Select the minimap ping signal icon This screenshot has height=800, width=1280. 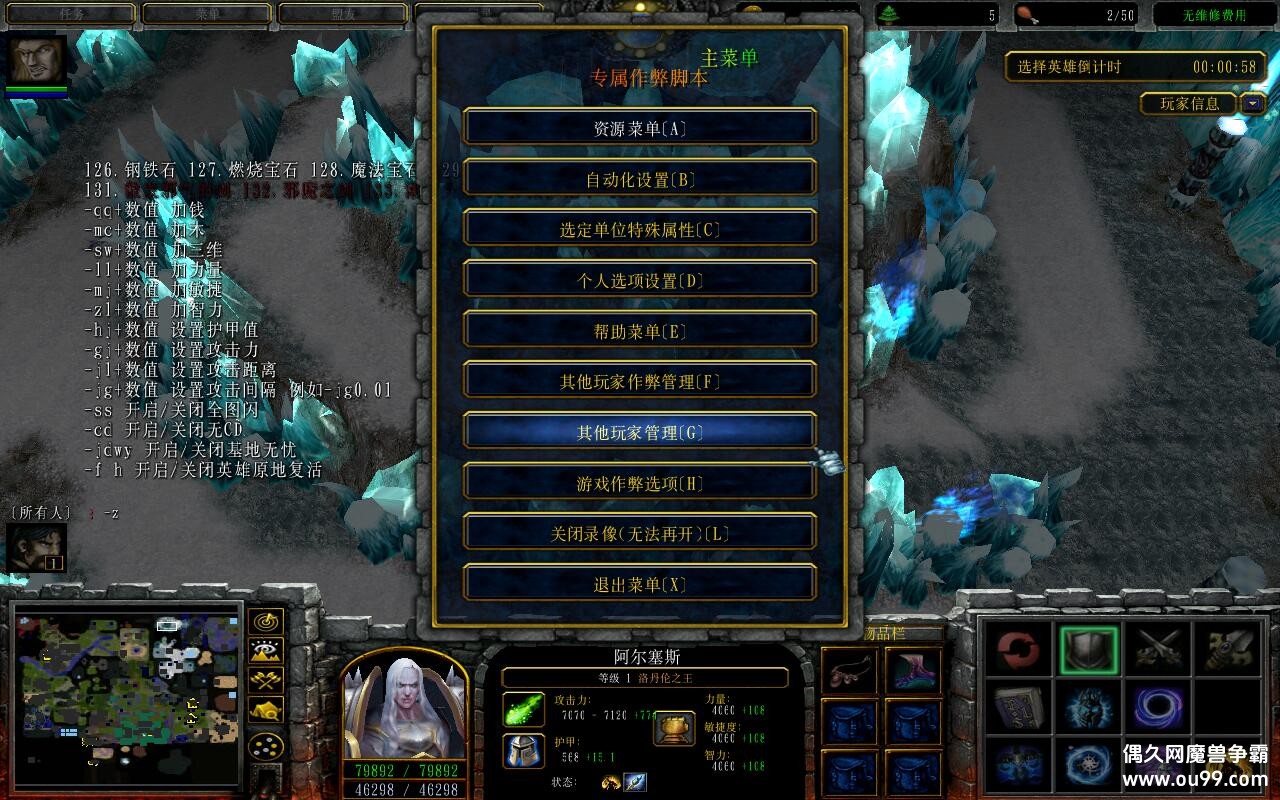[x=266, y=622]
